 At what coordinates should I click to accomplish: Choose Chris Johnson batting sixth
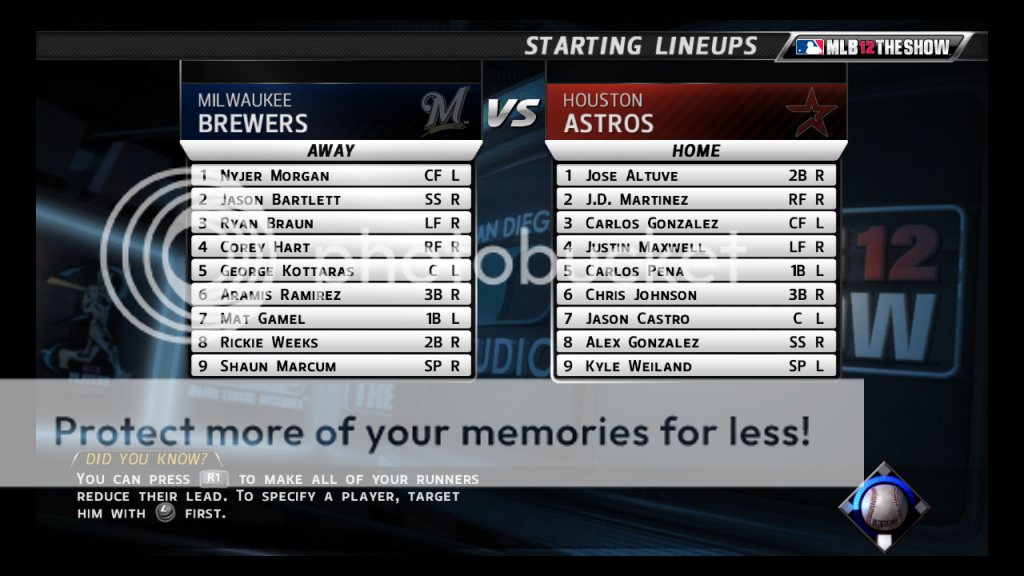pyautogui.click(x=696, y=295)
